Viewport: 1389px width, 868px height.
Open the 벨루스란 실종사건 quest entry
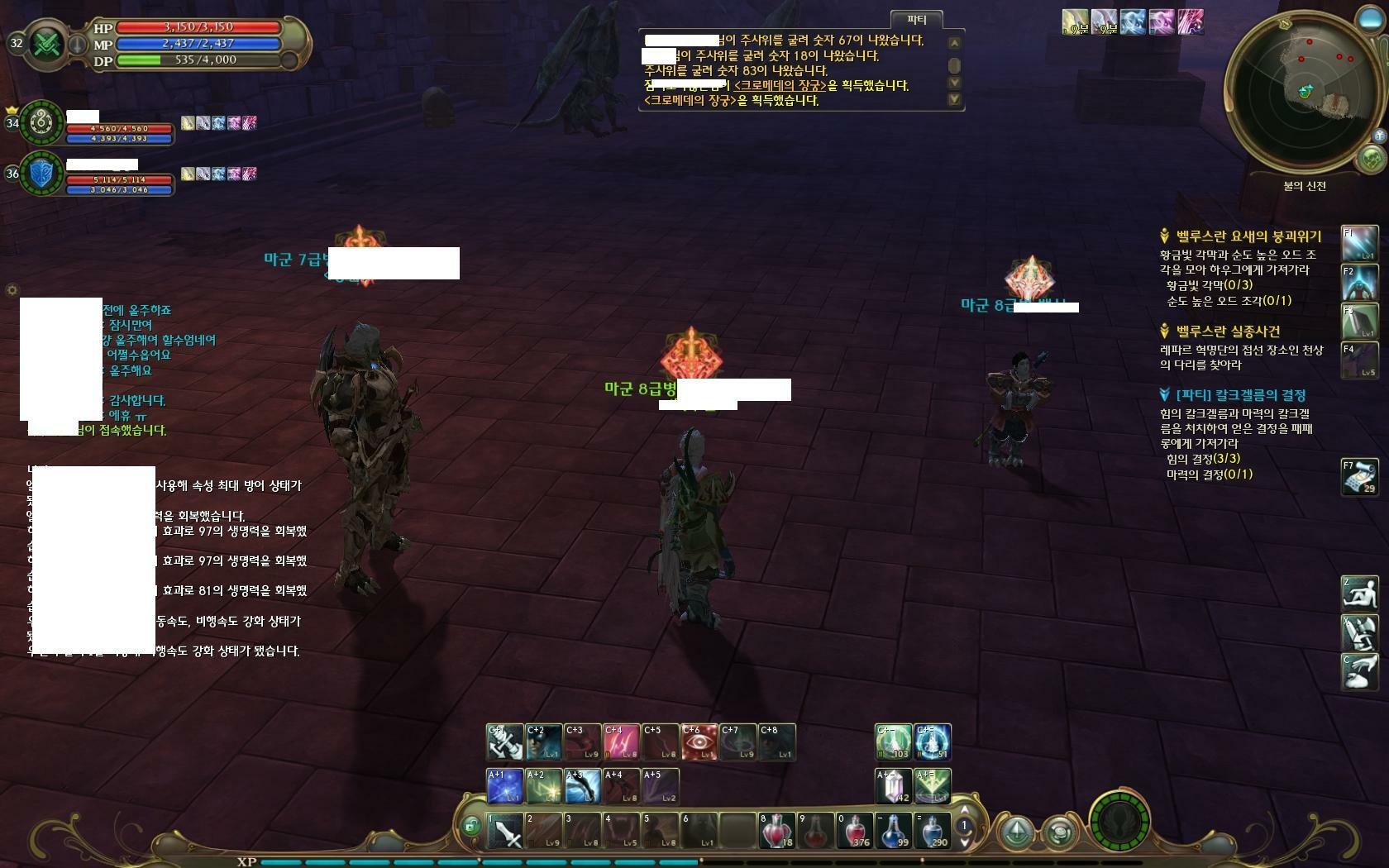pyautogui.click(x=1228, y=331)
